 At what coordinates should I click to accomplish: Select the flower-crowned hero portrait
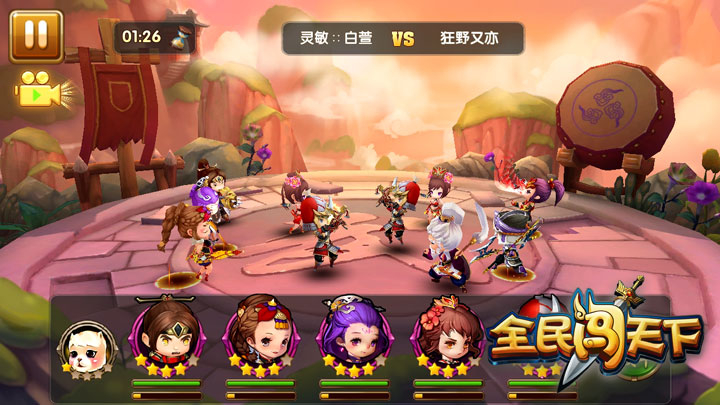[x=445, y=335]
